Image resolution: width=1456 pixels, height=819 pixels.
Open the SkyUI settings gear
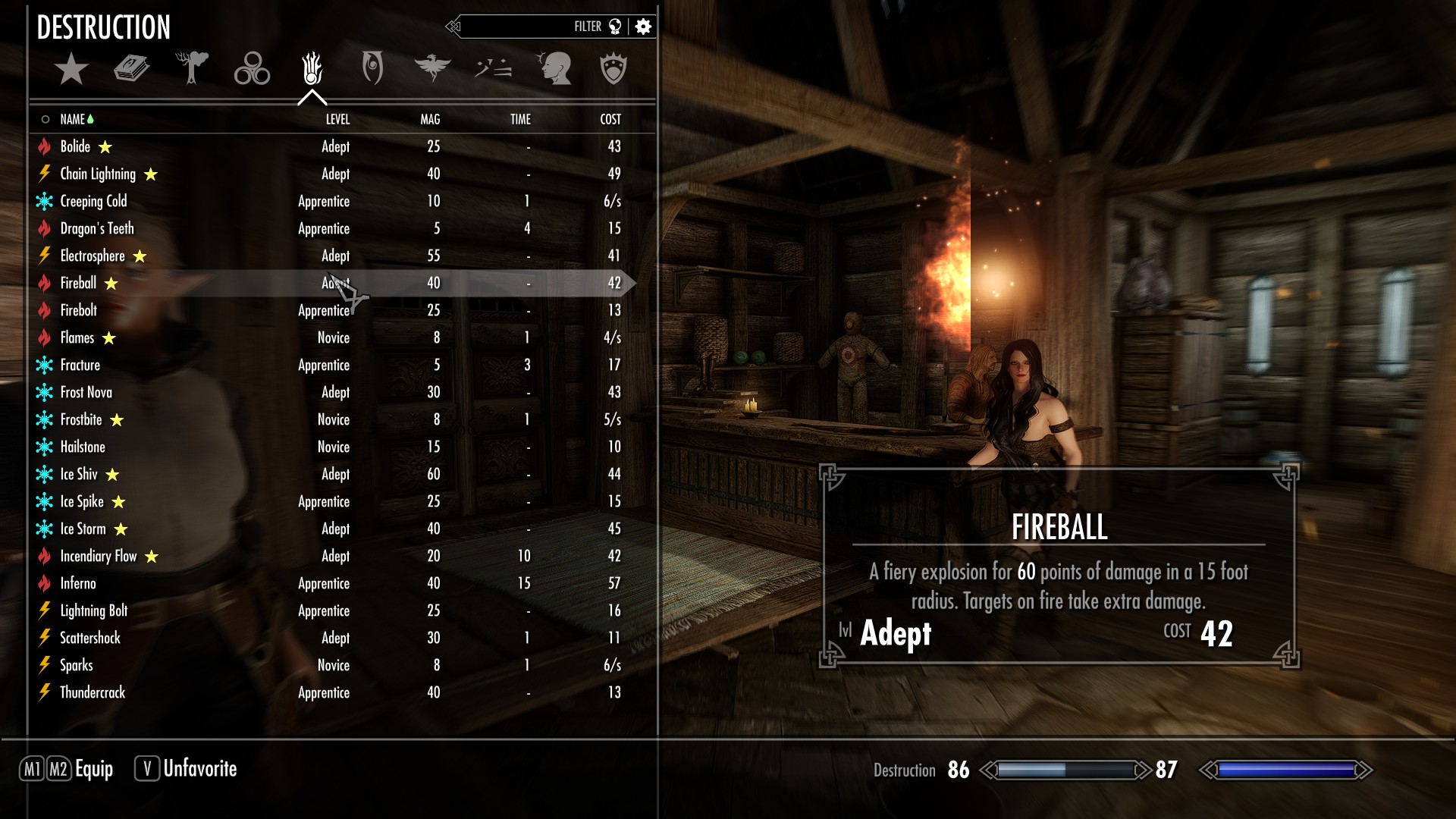[x=643, y=25]
